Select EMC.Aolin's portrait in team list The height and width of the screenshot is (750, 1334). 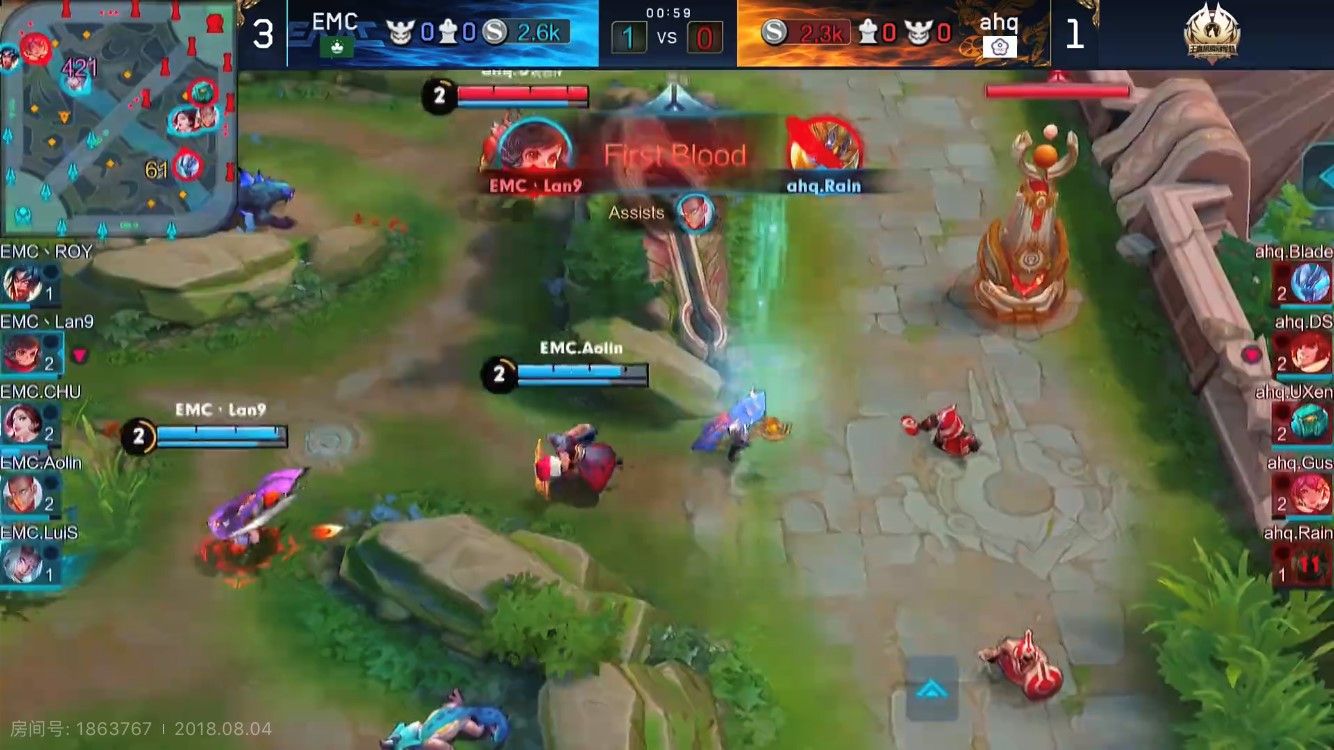(21, 494)
